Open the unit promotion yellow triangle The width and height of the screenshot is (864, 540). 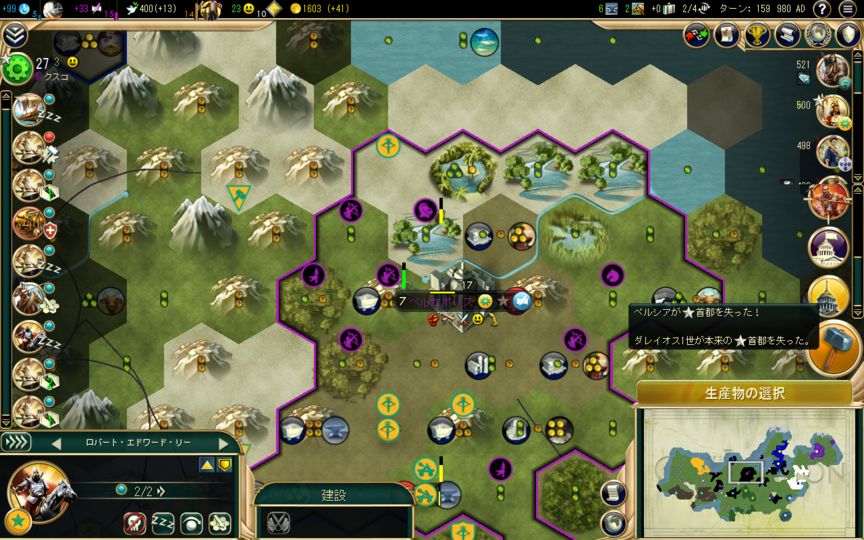point(206,464)
